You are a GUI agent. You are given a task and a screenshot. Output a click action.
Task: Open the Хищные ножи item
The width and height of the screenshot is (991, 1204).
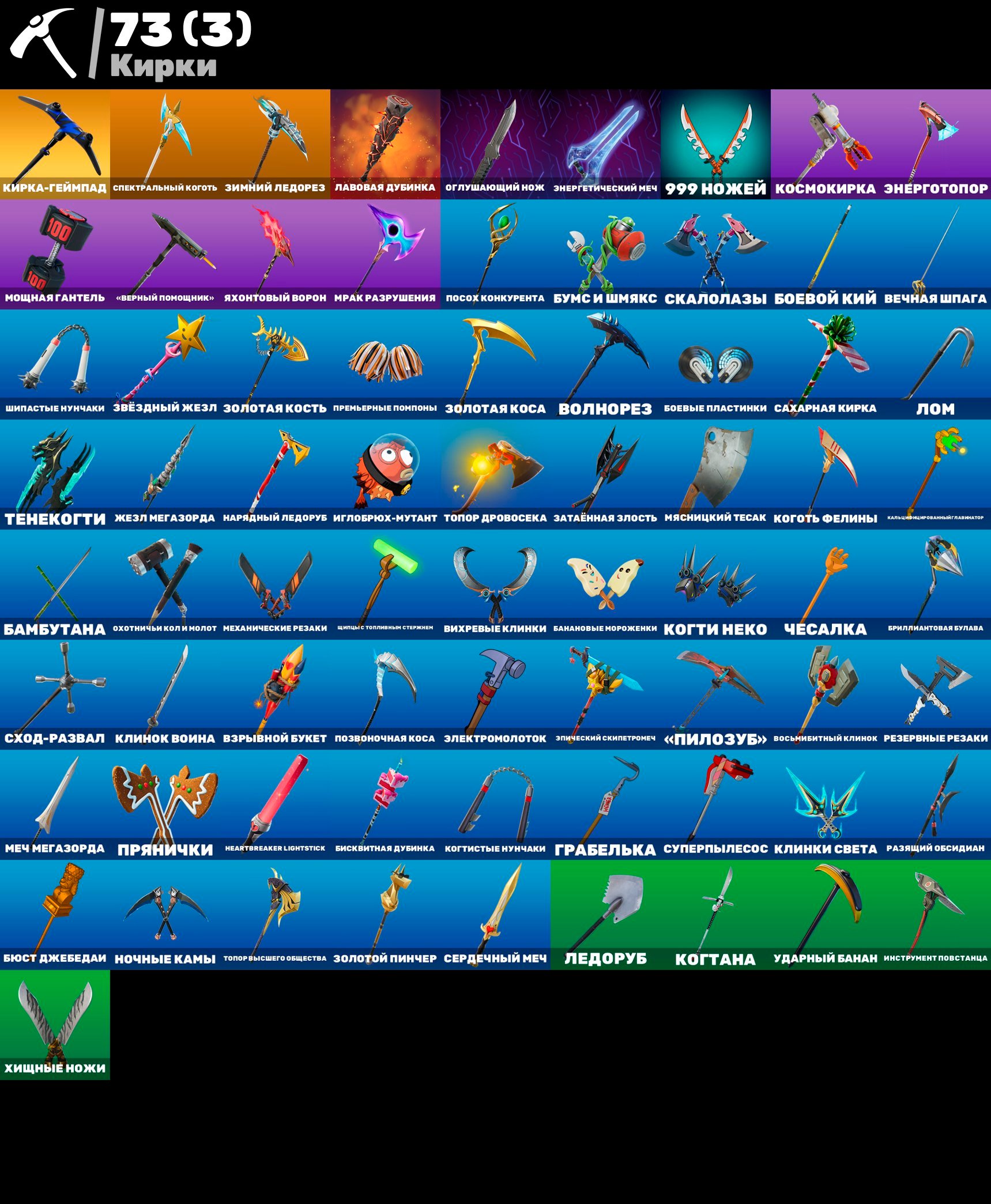point(55,1023)
